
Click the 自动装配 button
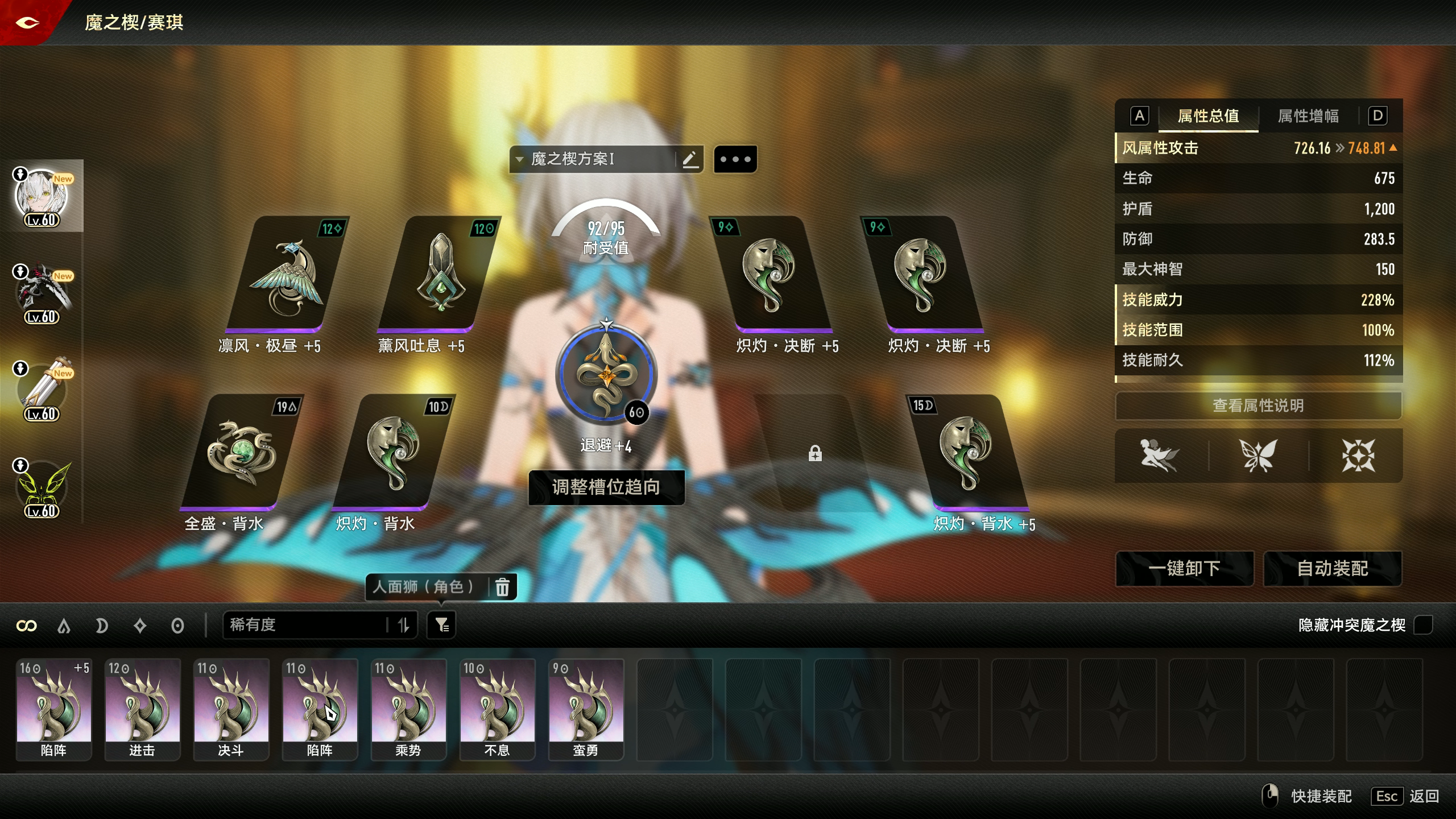point(1334,569)
